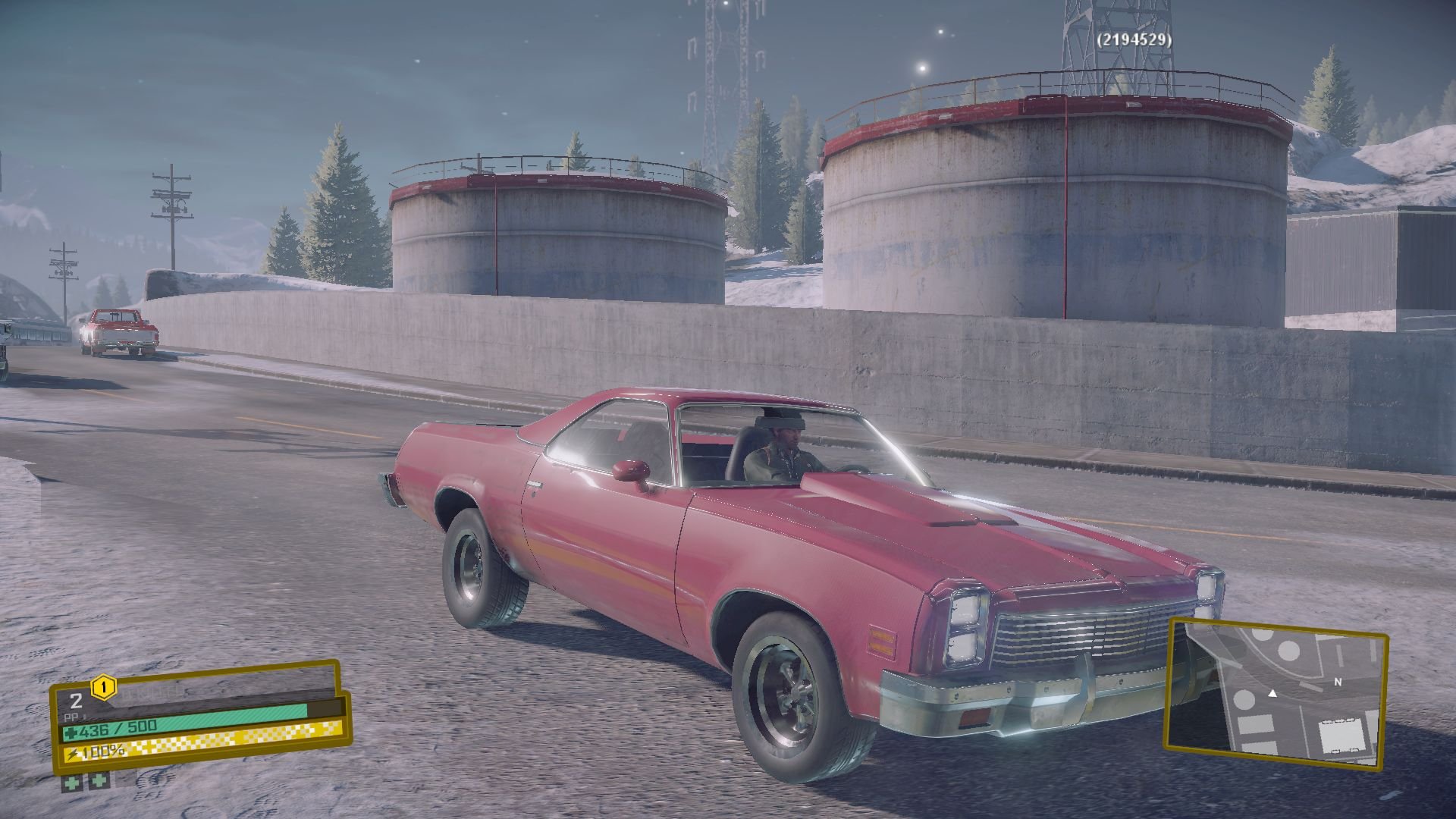Click the lightning bolt stamina icon
Screen dimensions: 1456x819
(74, 755)
